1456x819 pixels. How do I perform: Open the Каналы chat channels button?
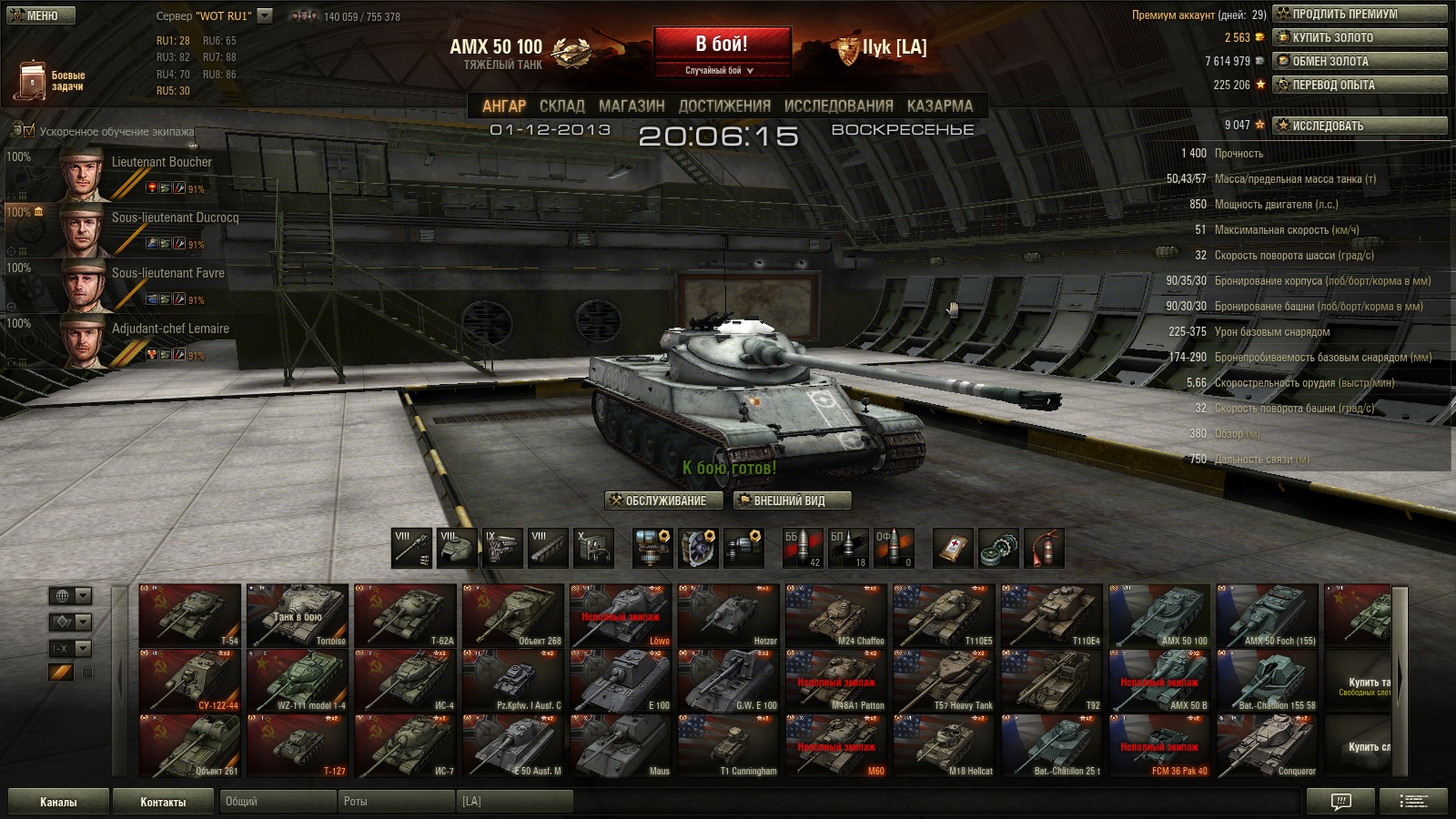[58, 802]
